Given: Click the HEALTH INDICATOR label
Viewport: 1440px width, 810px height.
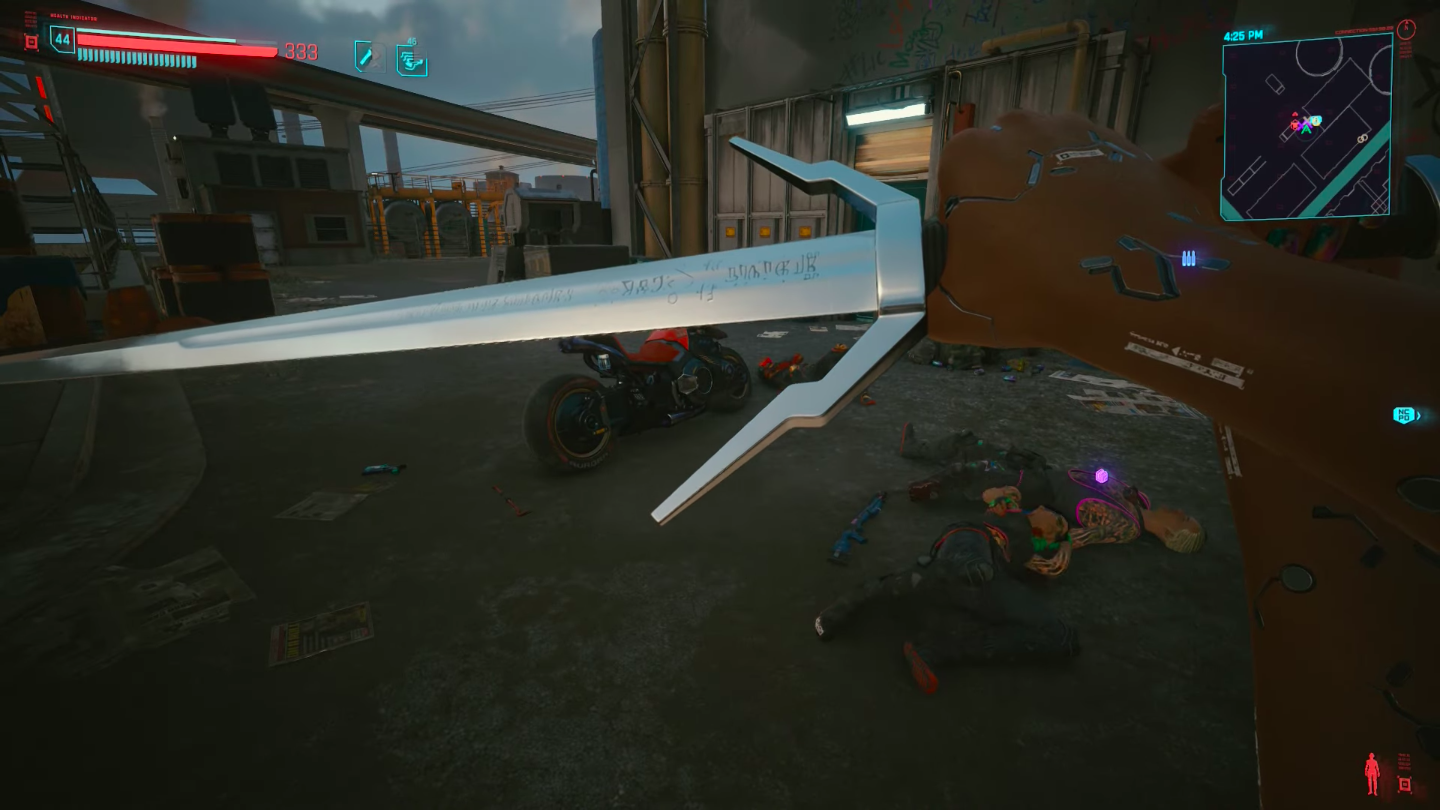Looking at the screenshot, I should [72, 15].
